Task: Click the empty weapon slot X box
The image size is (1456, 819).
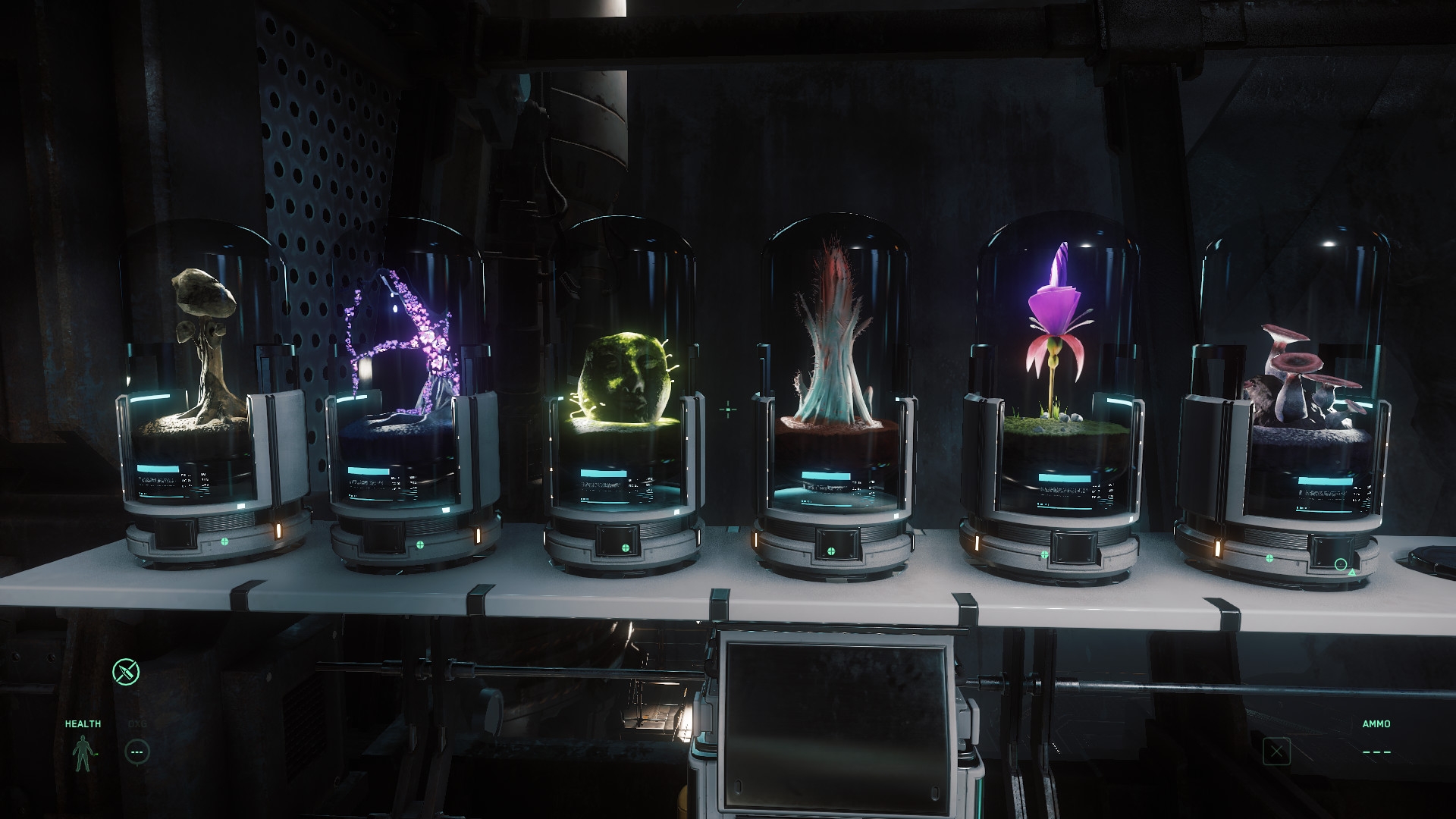Action: 1277,752
